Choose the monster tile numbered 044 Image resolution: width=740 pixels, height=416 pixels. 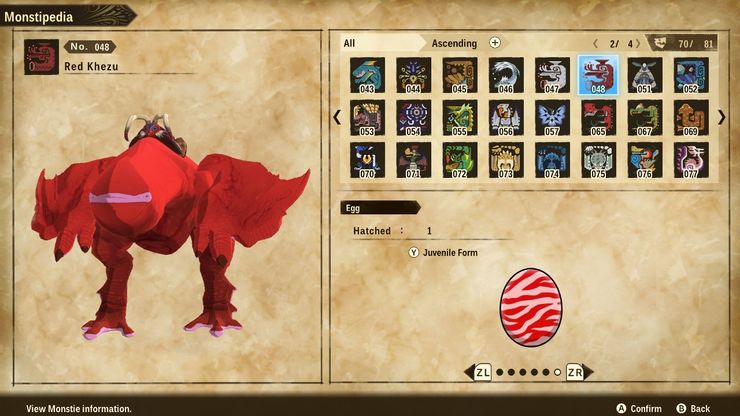tap(413, 74)
